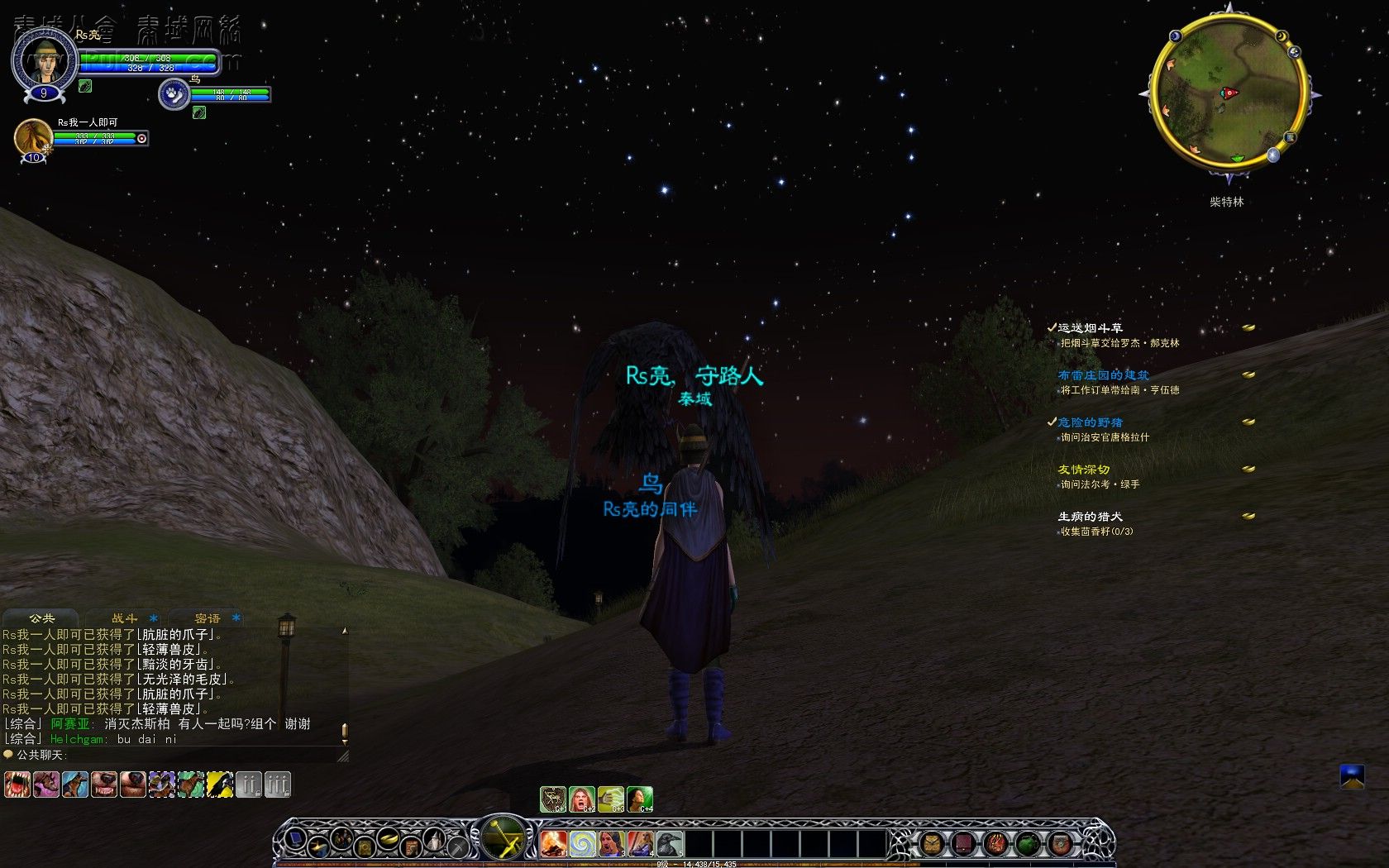Activate the campfire skill in slot 1
The height and width of the screenshot is (868, 1389).
pos(553,843)
